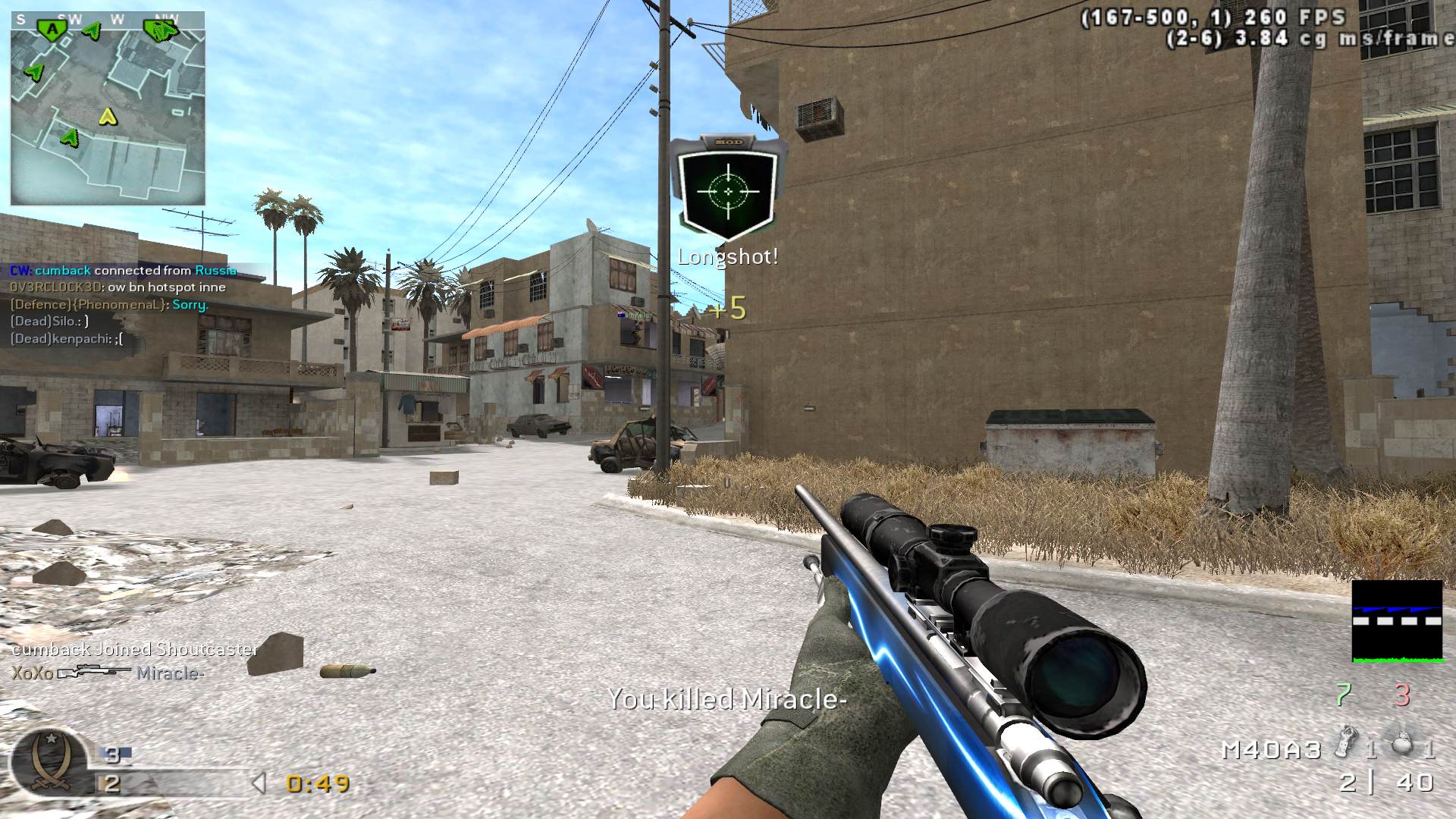Image resolution: width=1456 pixels, height=819 pixels.
Task: Click the Longshot medal badge
Action: [729, 187]
